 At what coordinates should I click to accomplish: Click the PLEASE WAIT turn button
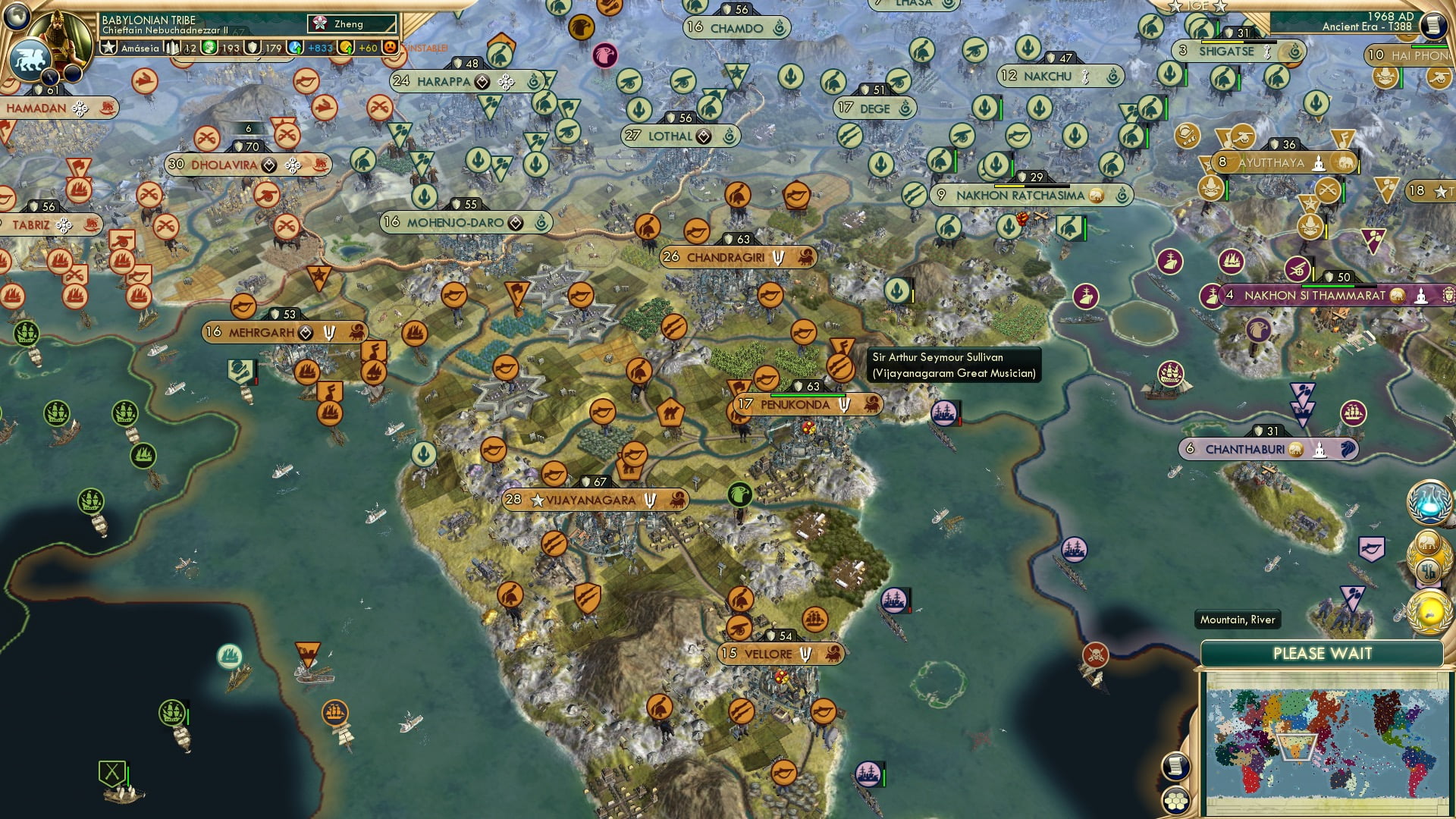(1322, 654)
